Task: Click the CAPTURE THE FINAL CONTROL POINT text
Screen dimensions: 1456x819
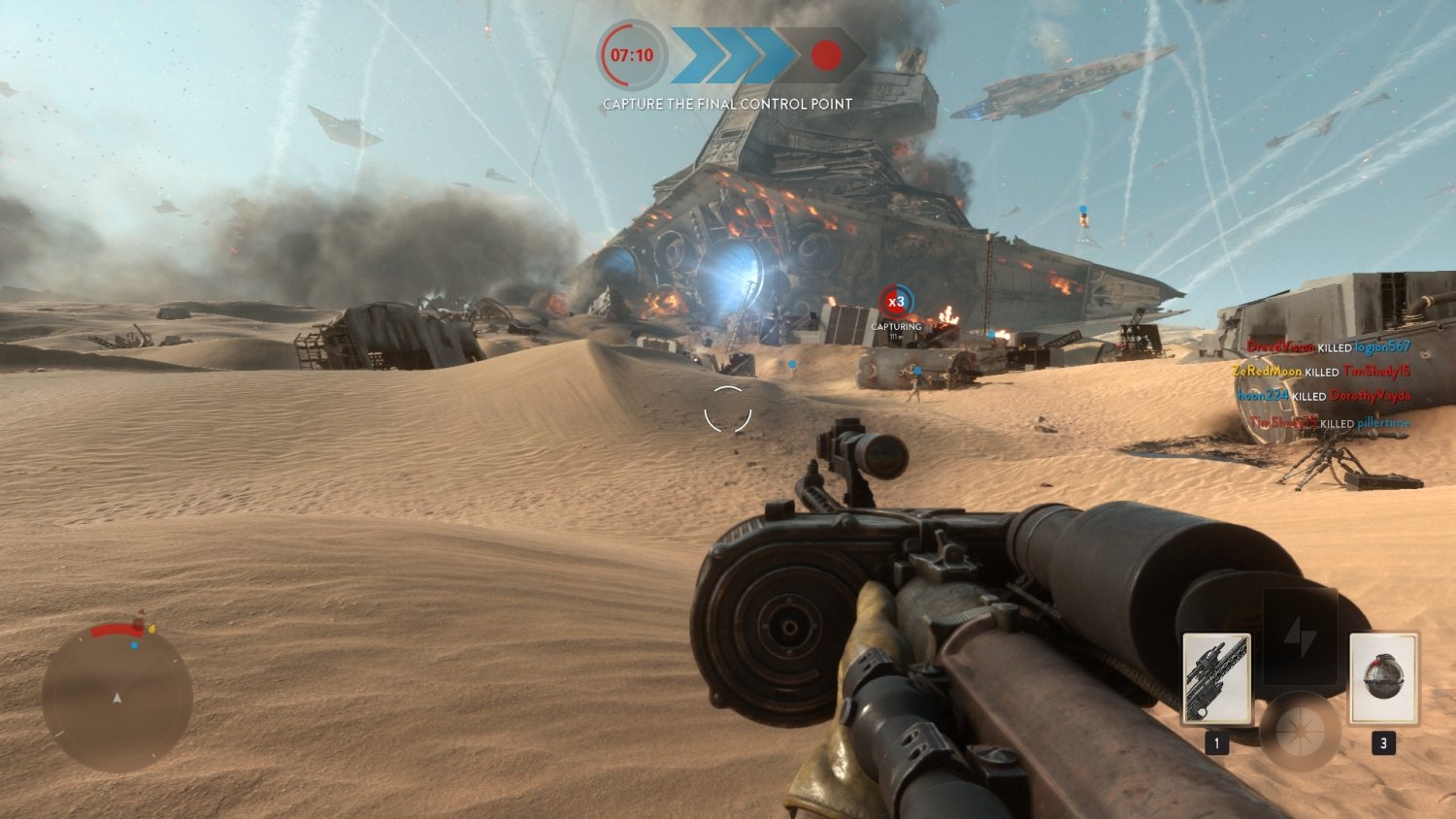Action: [726, 103]
